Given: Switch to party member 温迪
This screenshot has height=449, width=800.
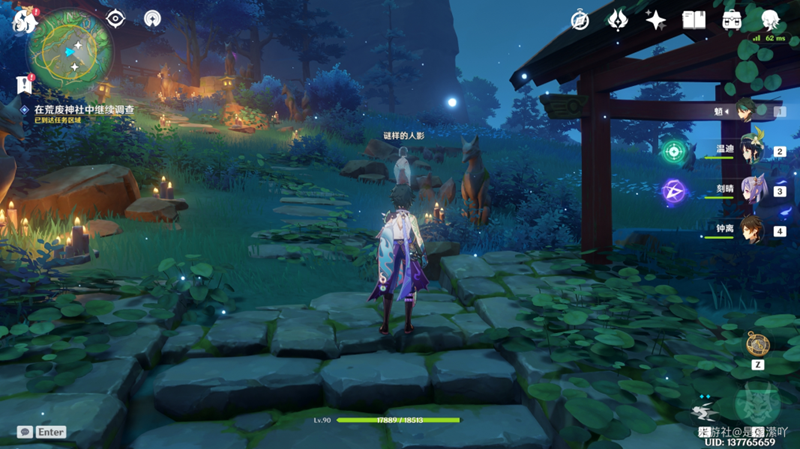Looking at the screenshot, I should point(750,150).
